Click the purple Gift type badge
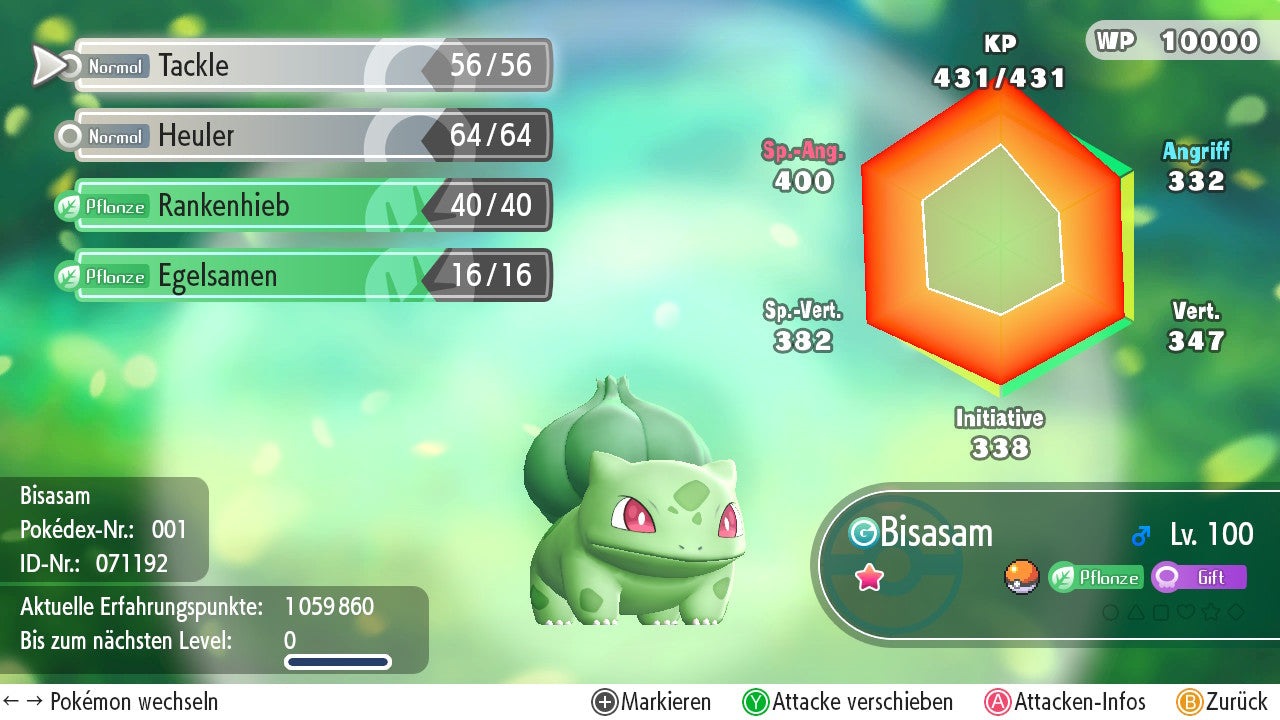The height and width of the screenshot is (720, 1280). tap(1199, 578)
